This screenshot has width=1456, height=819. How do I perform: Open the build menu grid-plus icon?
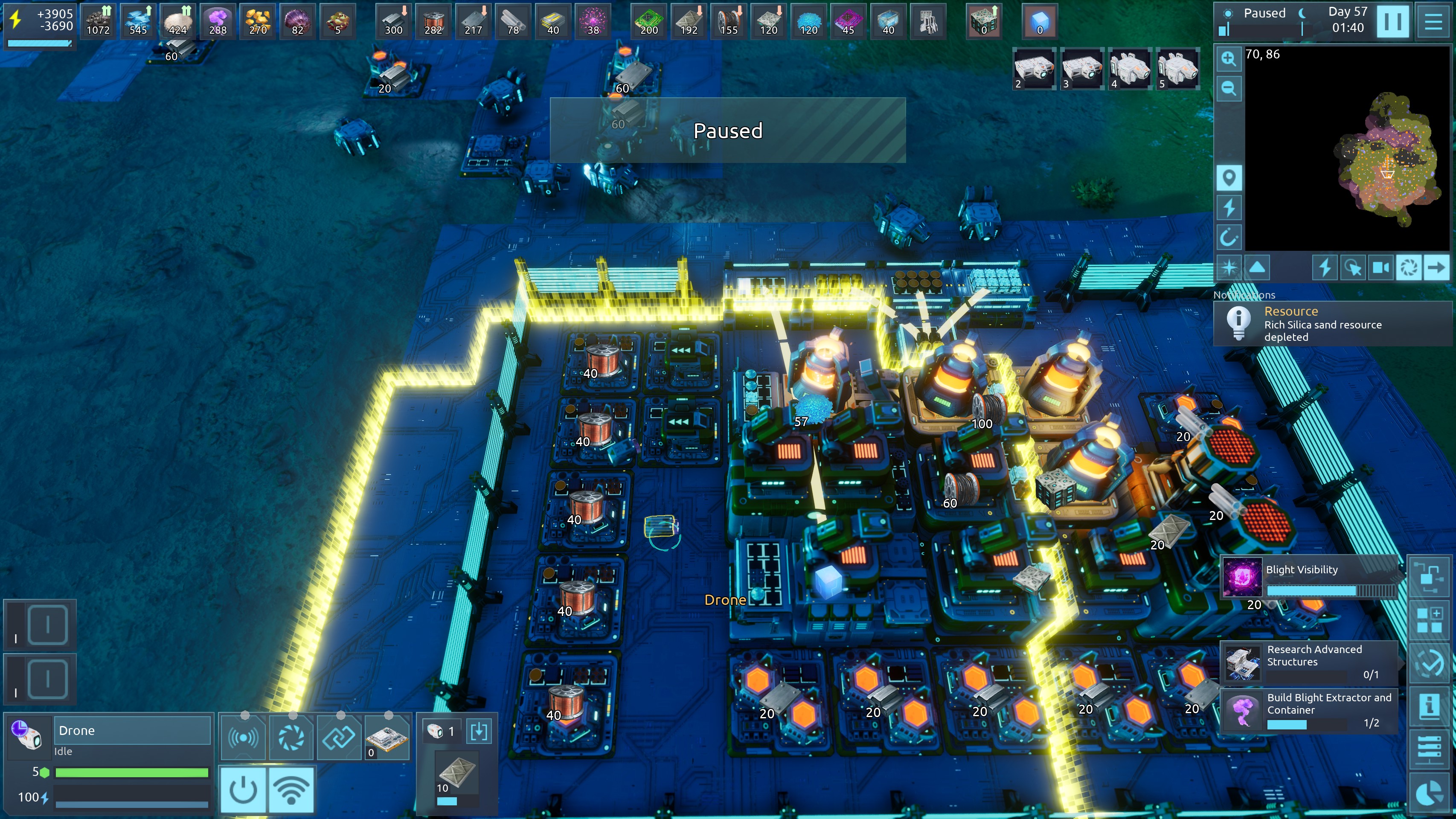pyautogui.click(x=1428, y=620)
